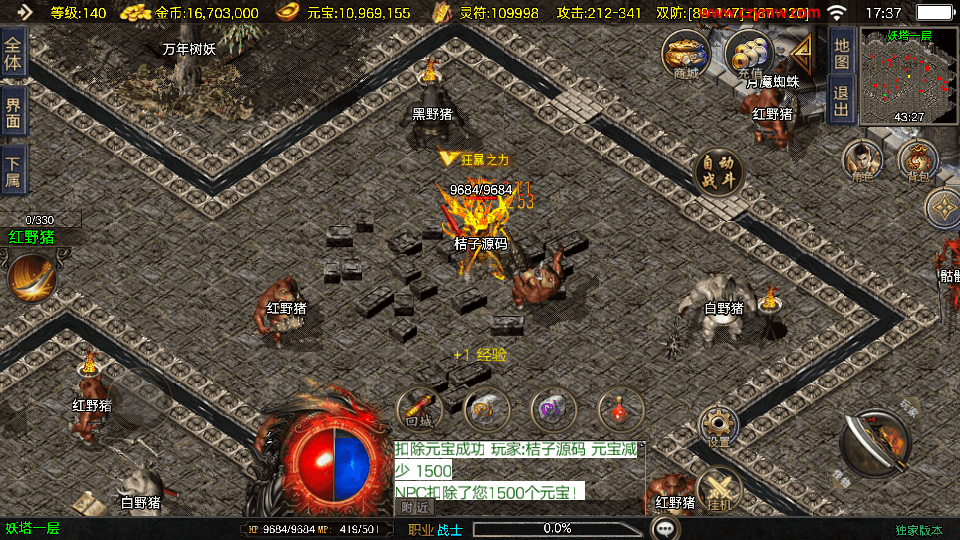Open the 充值 recharge screen
This screenshot has height=540, width=960.
click(x=746, y=53)
